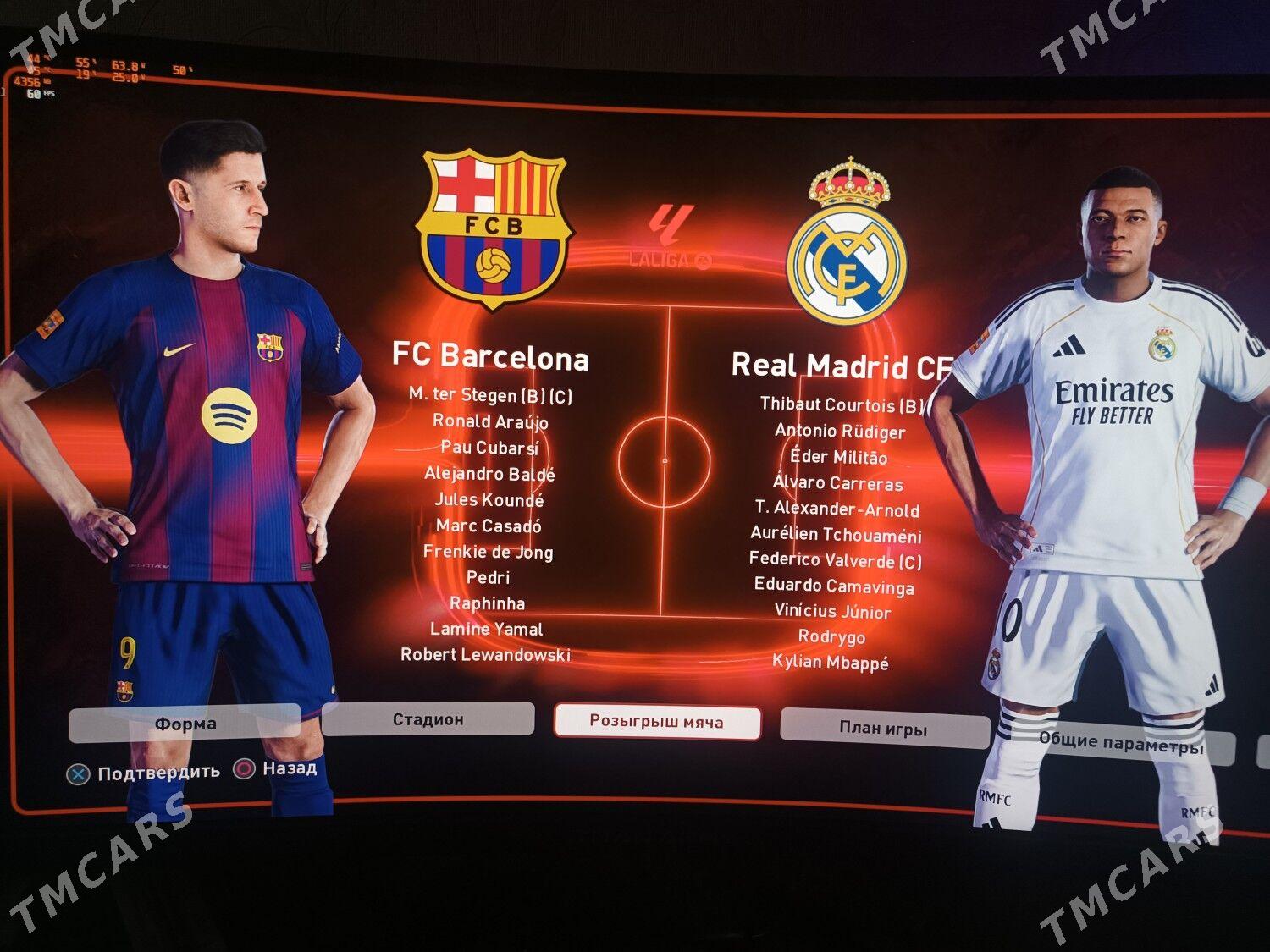Select the План игры tab

(x=883, y=726)
